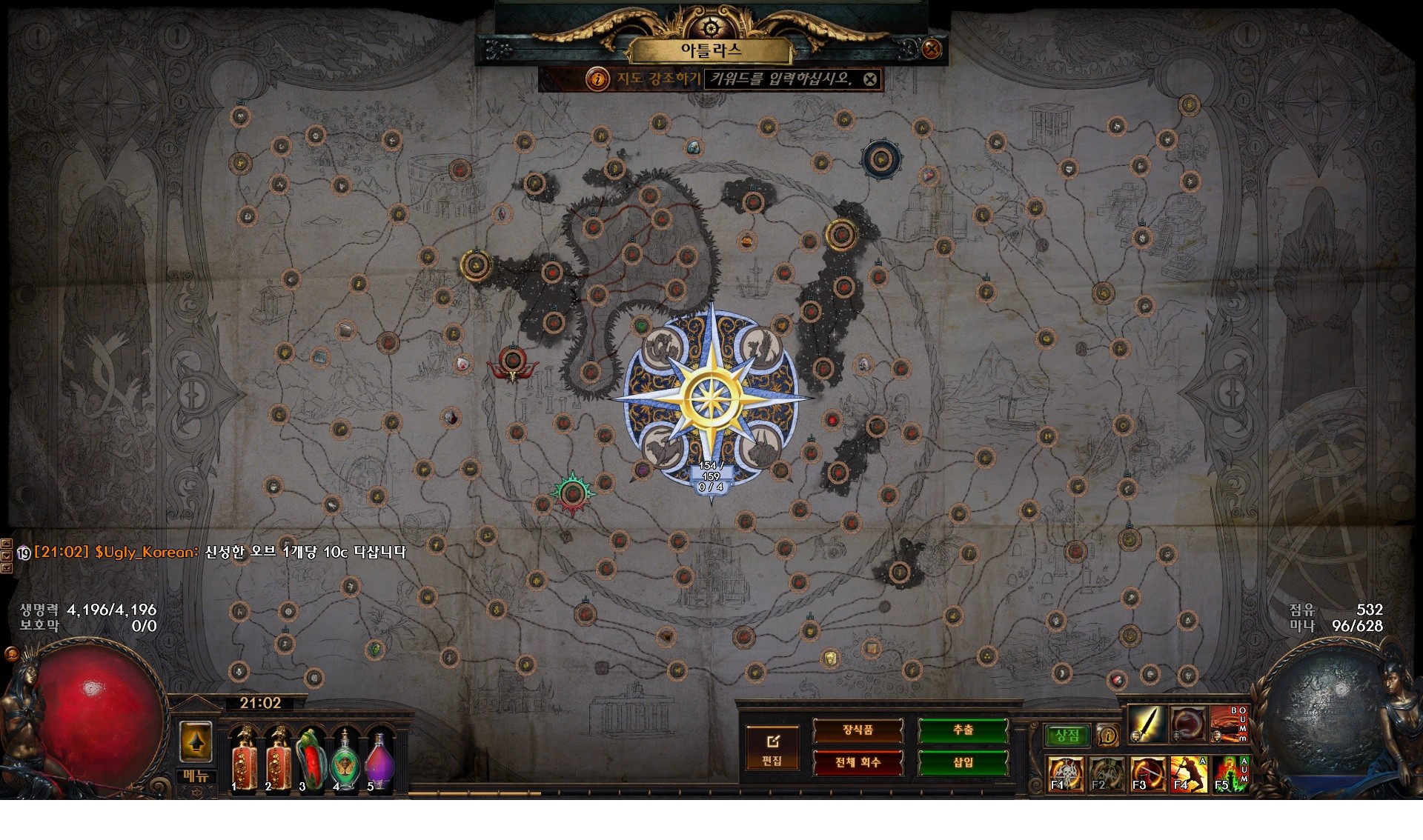Viewport: 1423px width, 840px height.
Task: Use the purple flask in slot 5
Action: click(x=379, y=760)
